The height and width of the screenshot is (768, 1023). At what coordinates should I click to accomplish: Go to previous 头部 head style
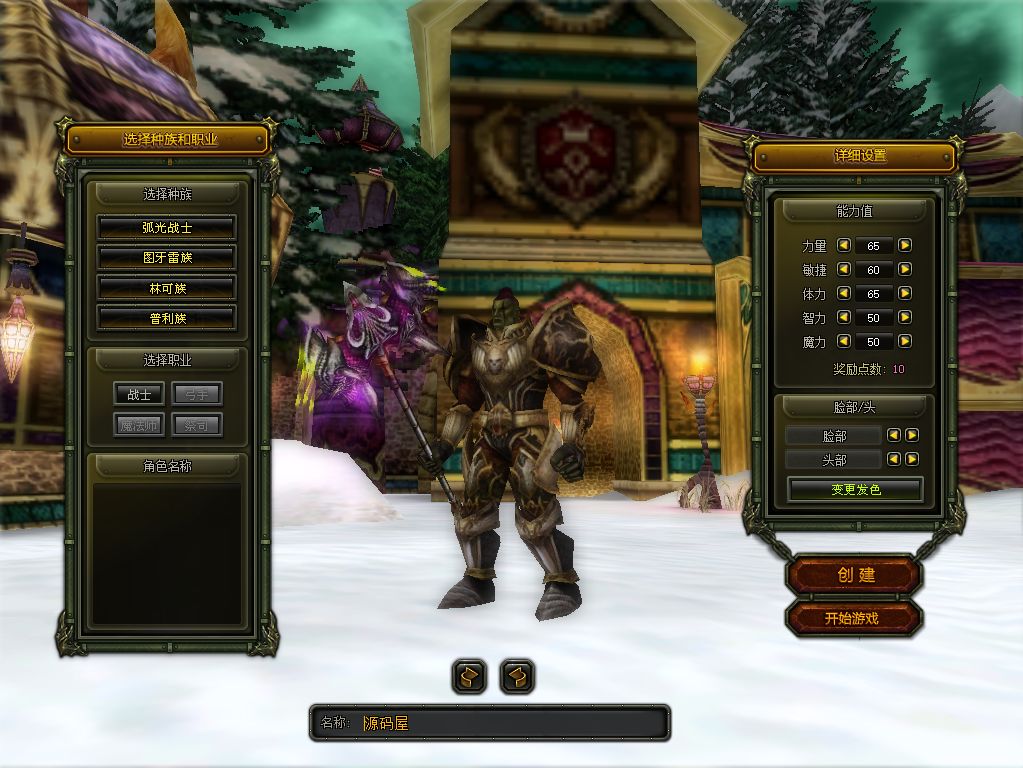pyautogui.click(x=895, y=459)
